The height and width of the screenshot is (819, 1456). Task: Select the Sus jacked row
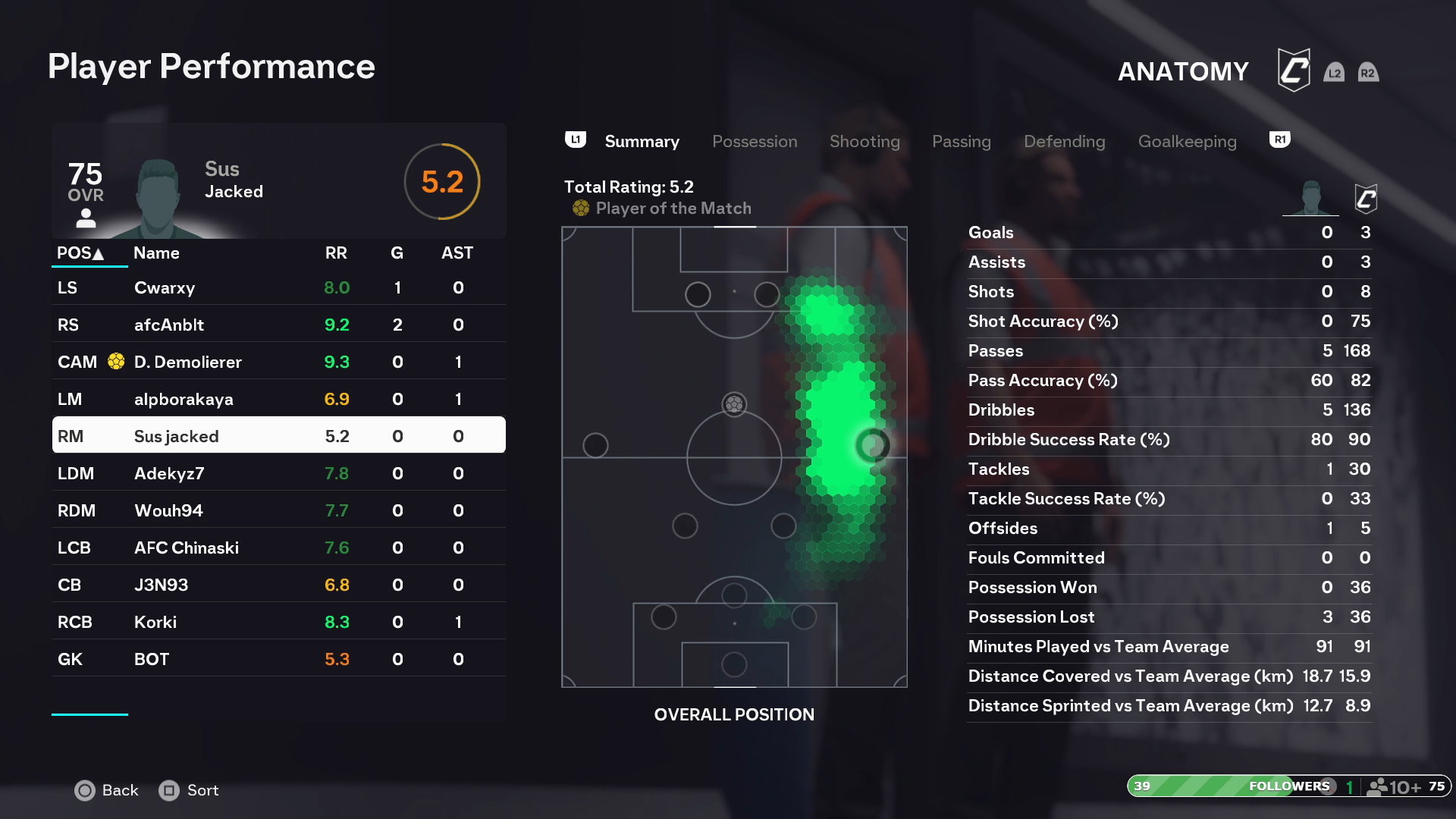[x=278, y=437]
